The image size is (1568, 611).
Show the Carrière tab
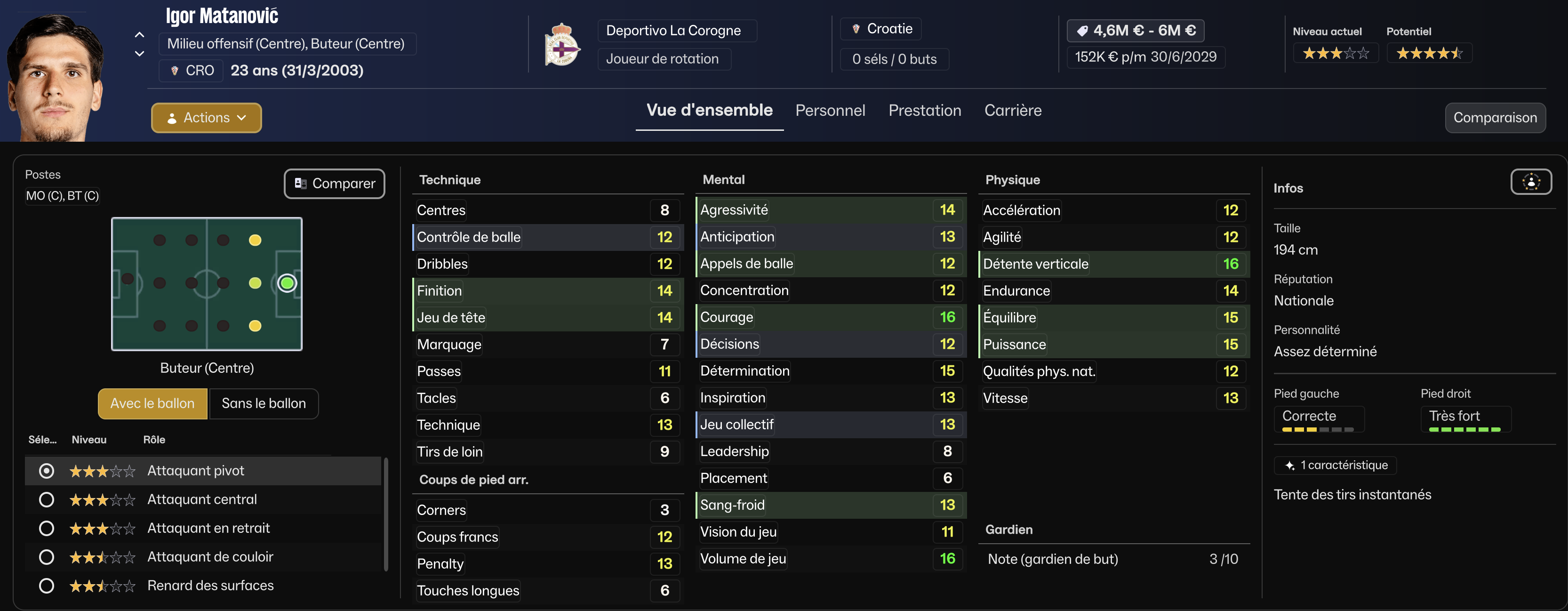pyautogui.click(x=1013, y=110)
